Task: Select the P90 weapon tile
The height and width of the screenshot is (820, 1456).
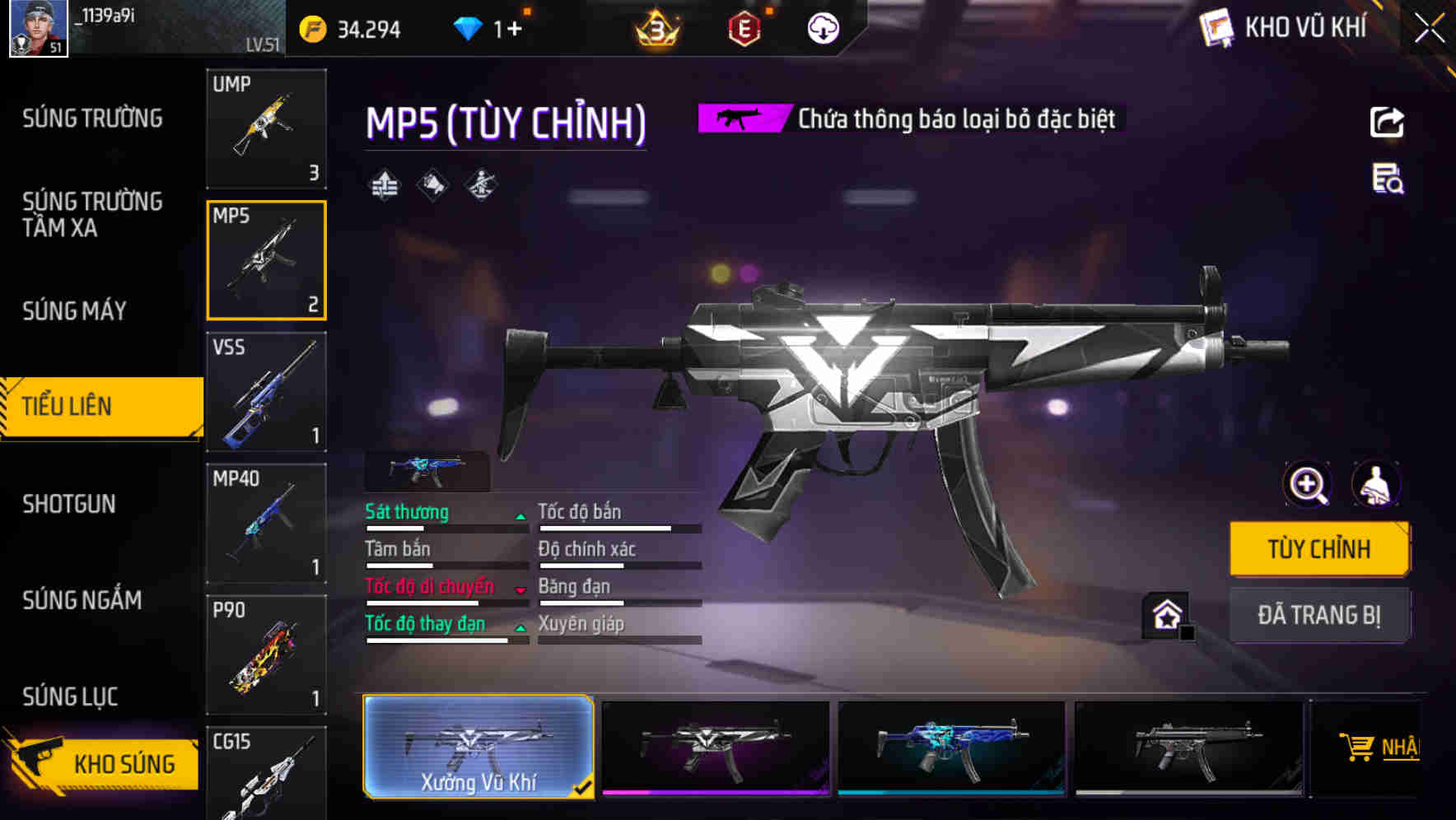Action: tap(266, 655)
